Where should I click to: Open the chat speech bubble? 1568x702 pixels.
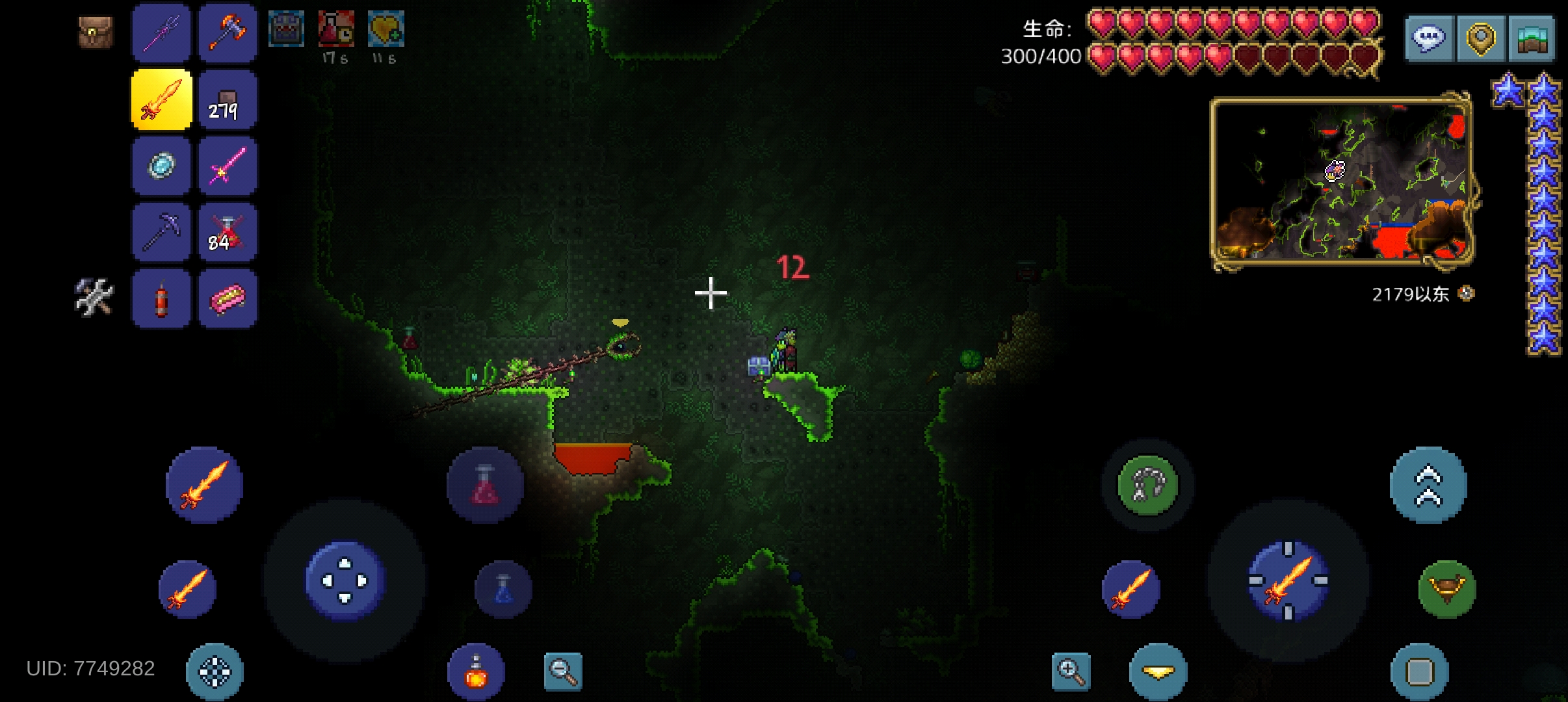(x=1429, y=39)
